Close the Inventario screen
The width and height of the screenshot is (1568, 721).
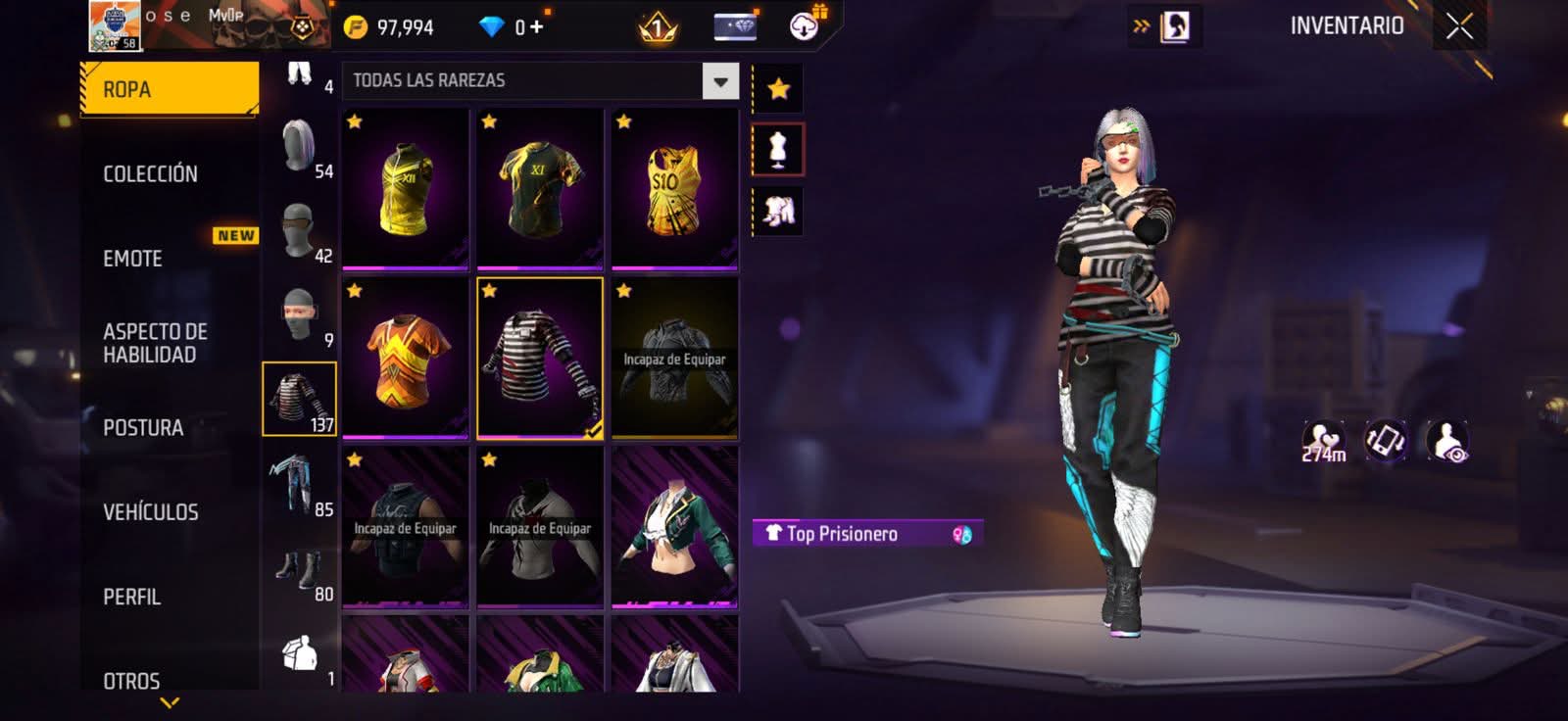(1459, 26)
